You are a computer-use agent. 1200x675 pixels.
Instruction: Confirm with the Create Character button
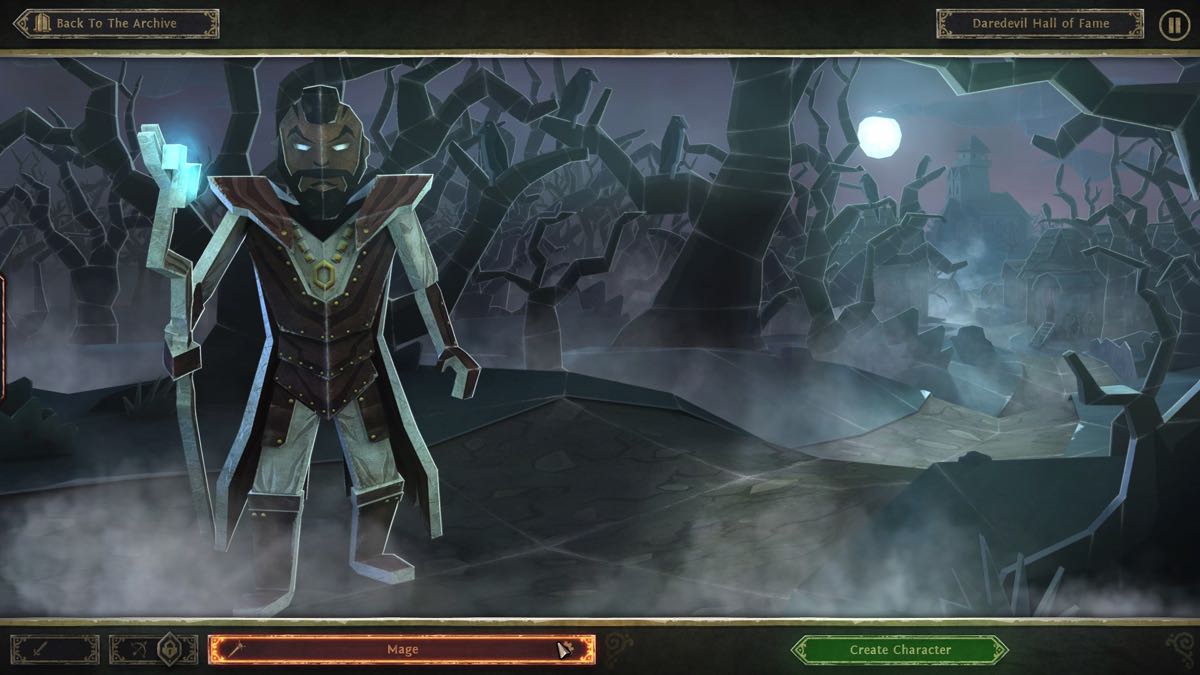(900, 650)
